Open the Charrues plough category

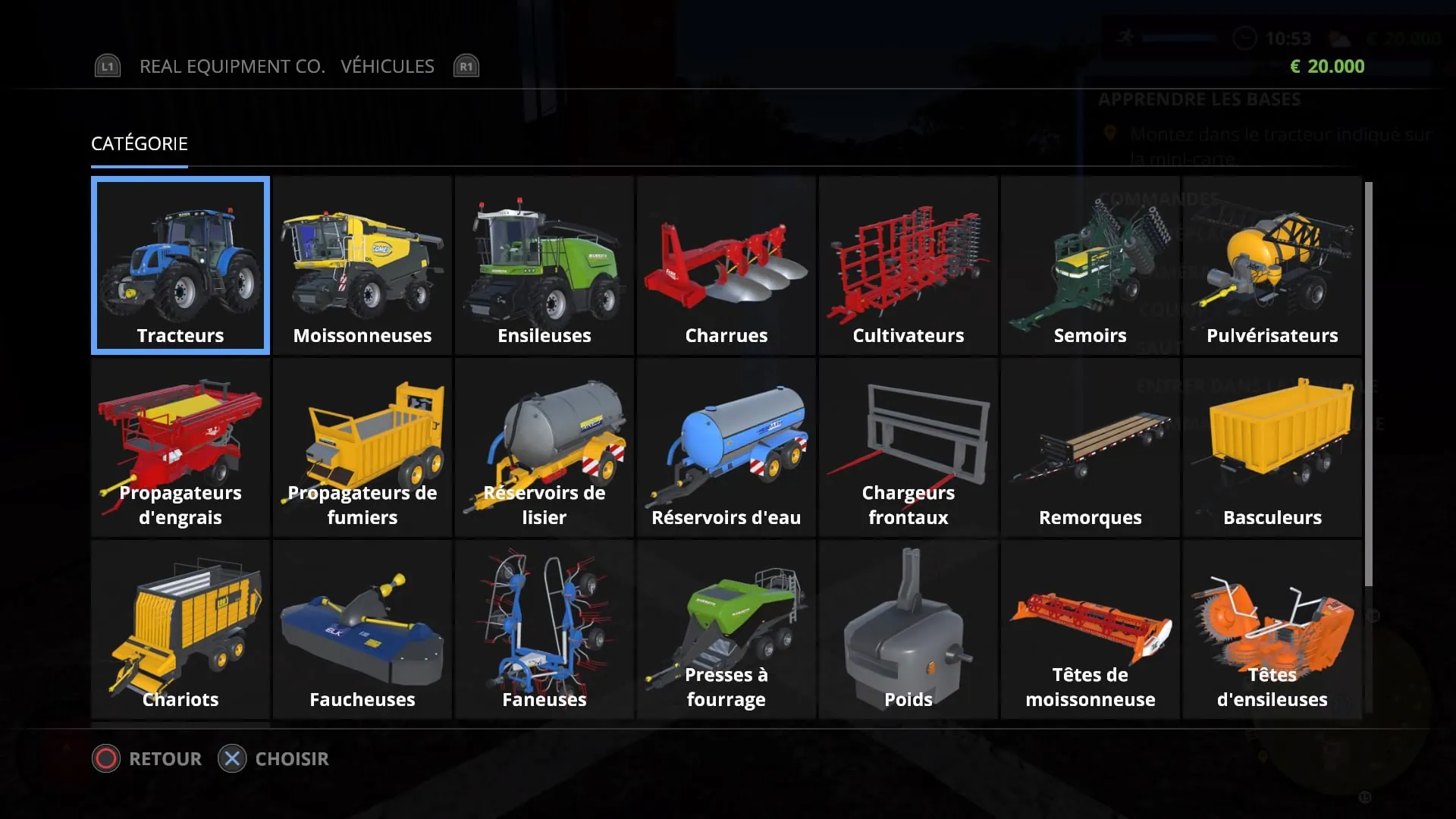pyautogui.click(x=726, y=265)
